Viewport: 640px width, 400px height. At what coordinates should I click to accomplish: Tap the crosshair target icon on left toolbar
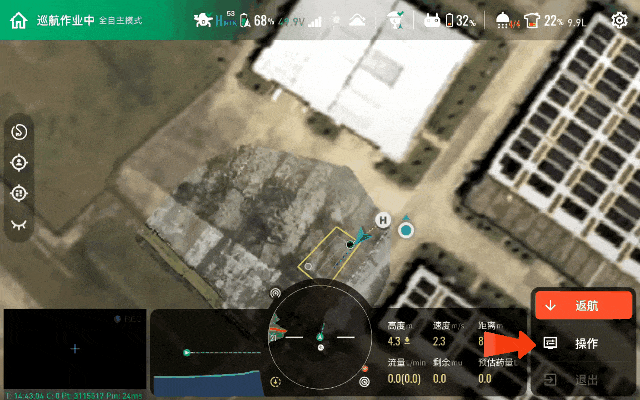(x=19, y=193)
